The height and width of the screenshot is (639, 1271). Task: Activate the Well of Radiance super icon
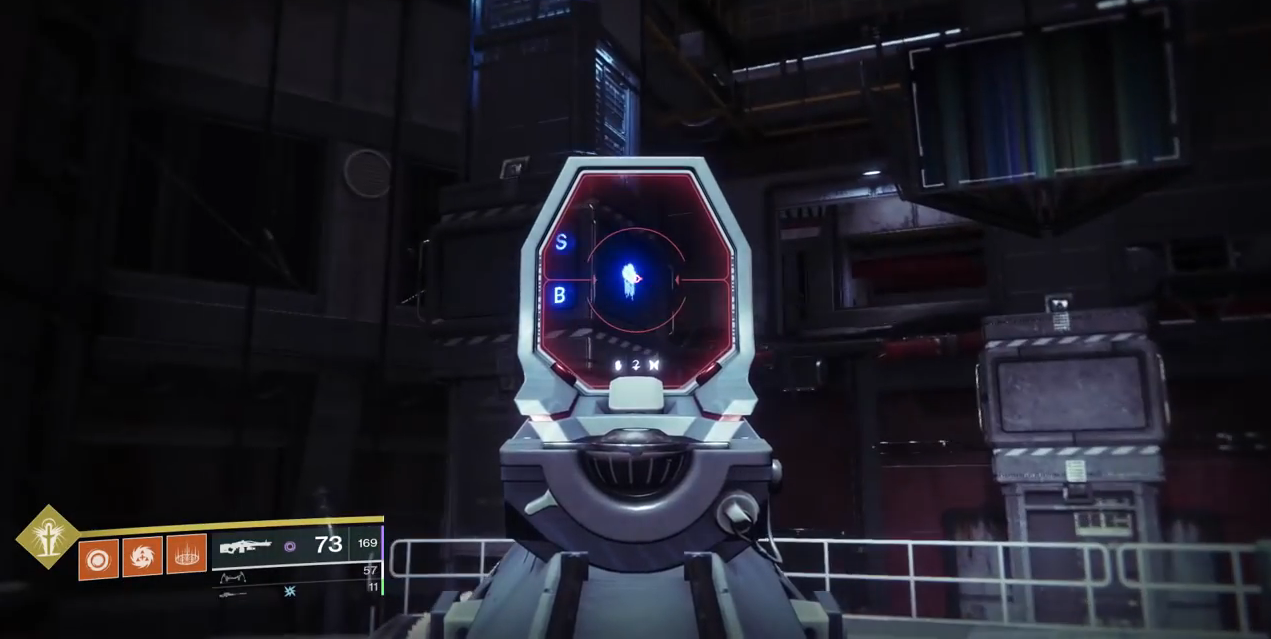(x=47, y=535)
